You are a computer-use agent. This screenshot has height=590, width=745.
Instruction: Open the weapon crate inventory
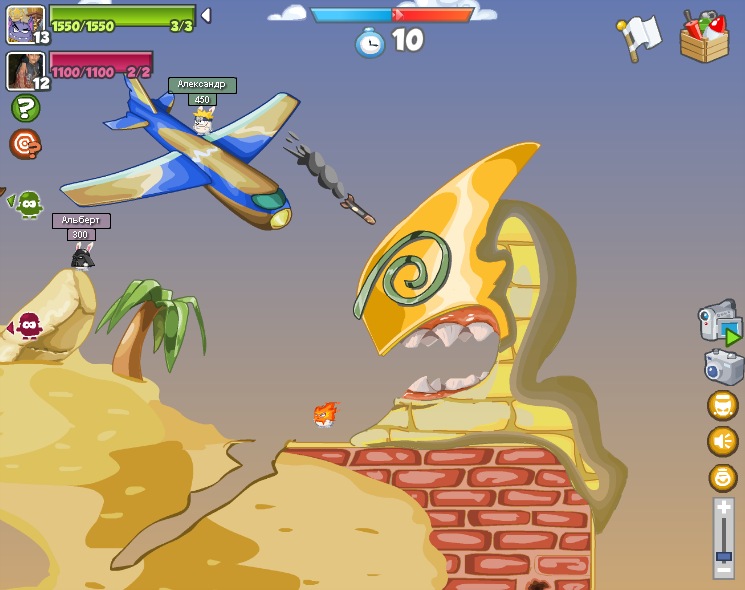pyautogui.click(x=704, y=38)
